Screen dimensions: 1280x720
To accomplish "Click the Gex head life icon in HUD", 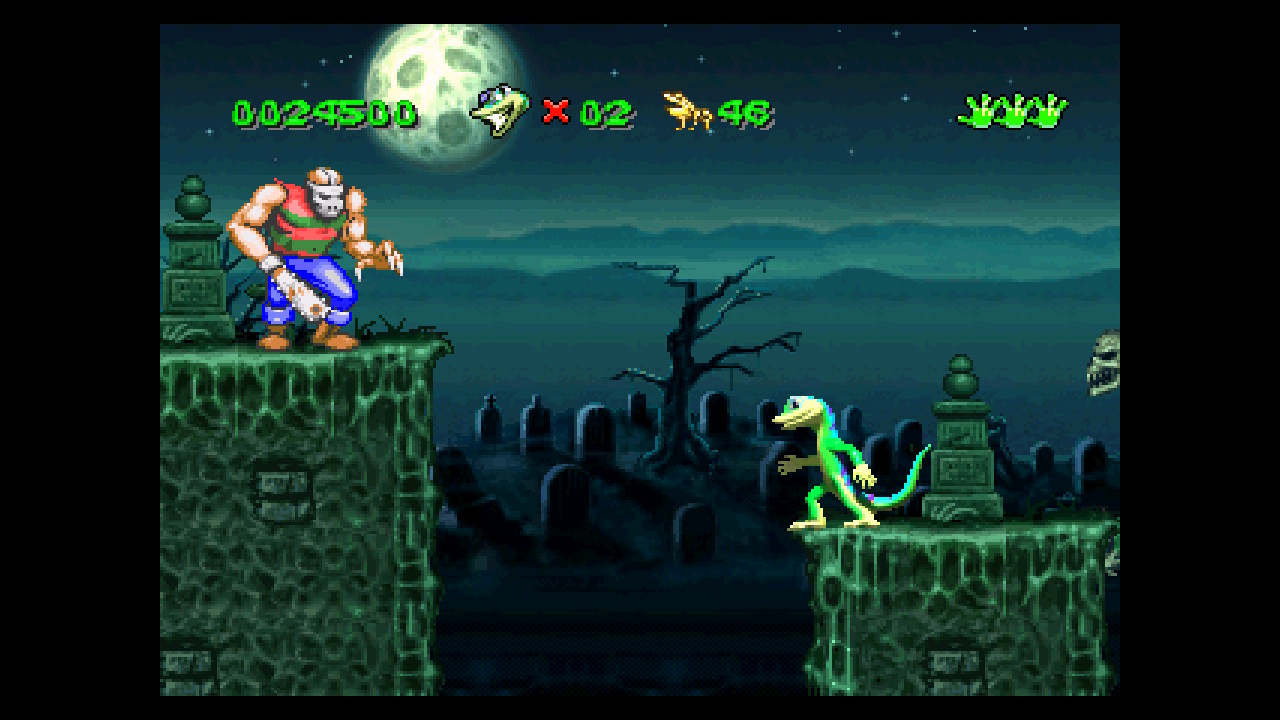I will tap(502, 111).
